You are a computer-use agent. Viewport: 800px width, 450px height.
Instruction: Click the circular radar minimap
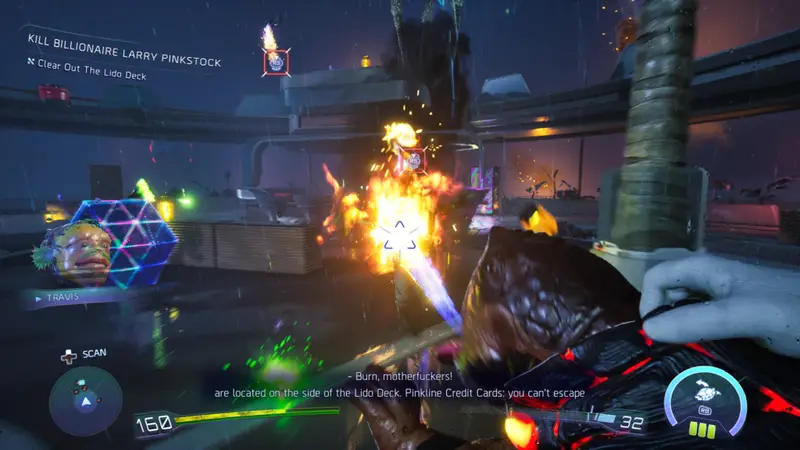tap(86, 400)
